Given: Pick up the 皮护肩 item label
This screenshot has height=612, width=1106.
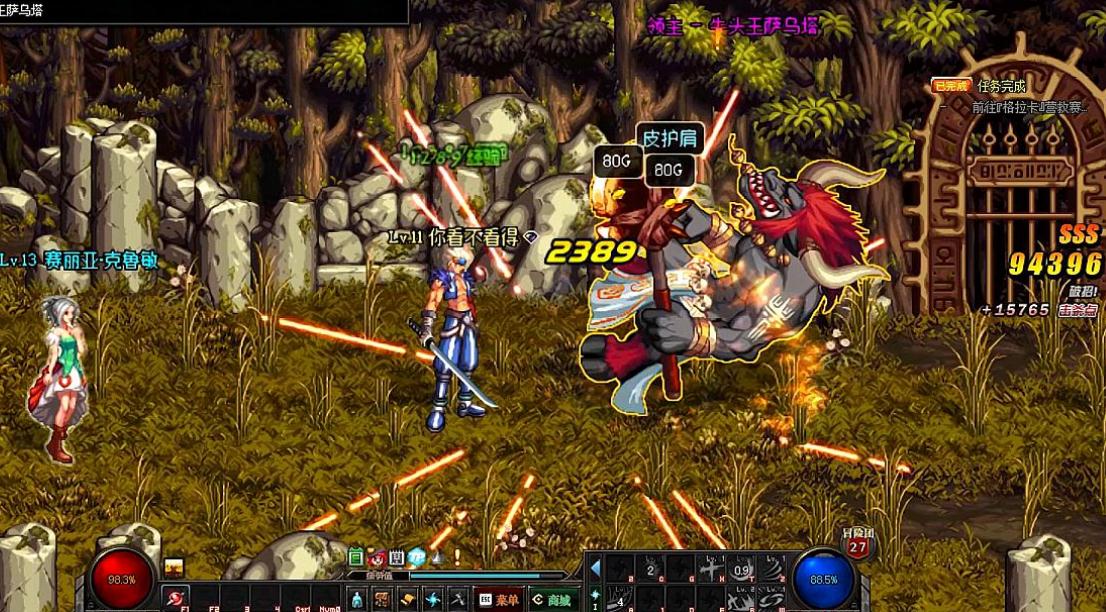Looking at the screenshot, I should pyautogui.click(x=669, y=138).
